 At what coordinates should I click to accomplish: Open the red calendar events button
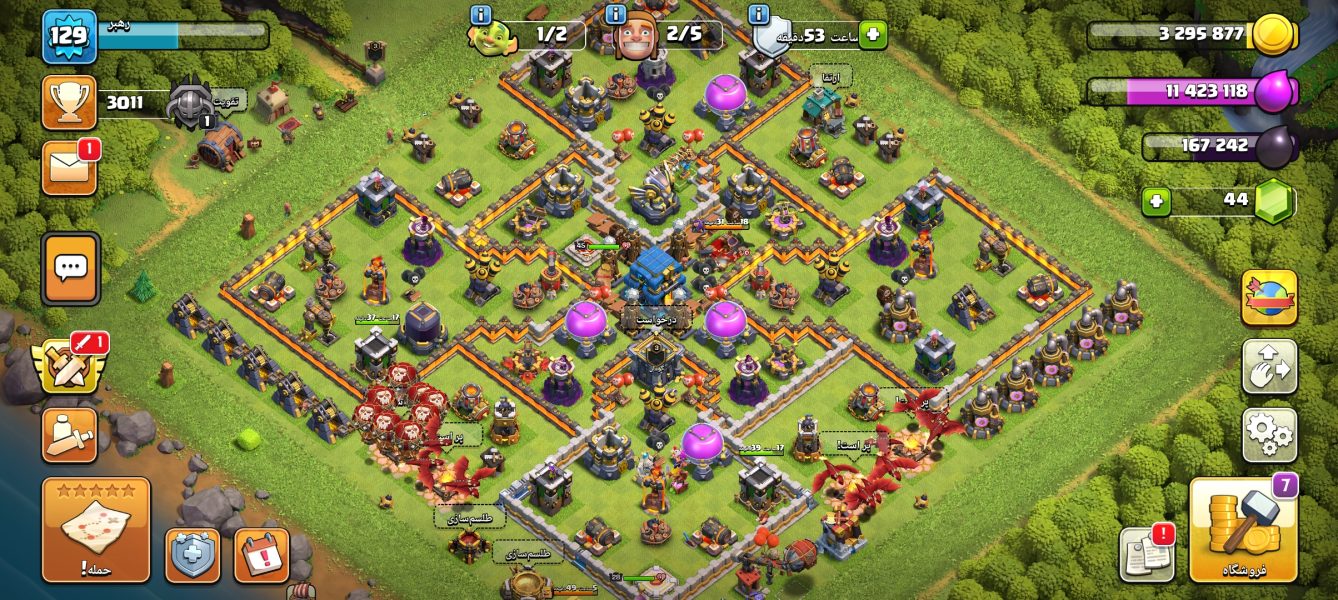pos(261,555)
